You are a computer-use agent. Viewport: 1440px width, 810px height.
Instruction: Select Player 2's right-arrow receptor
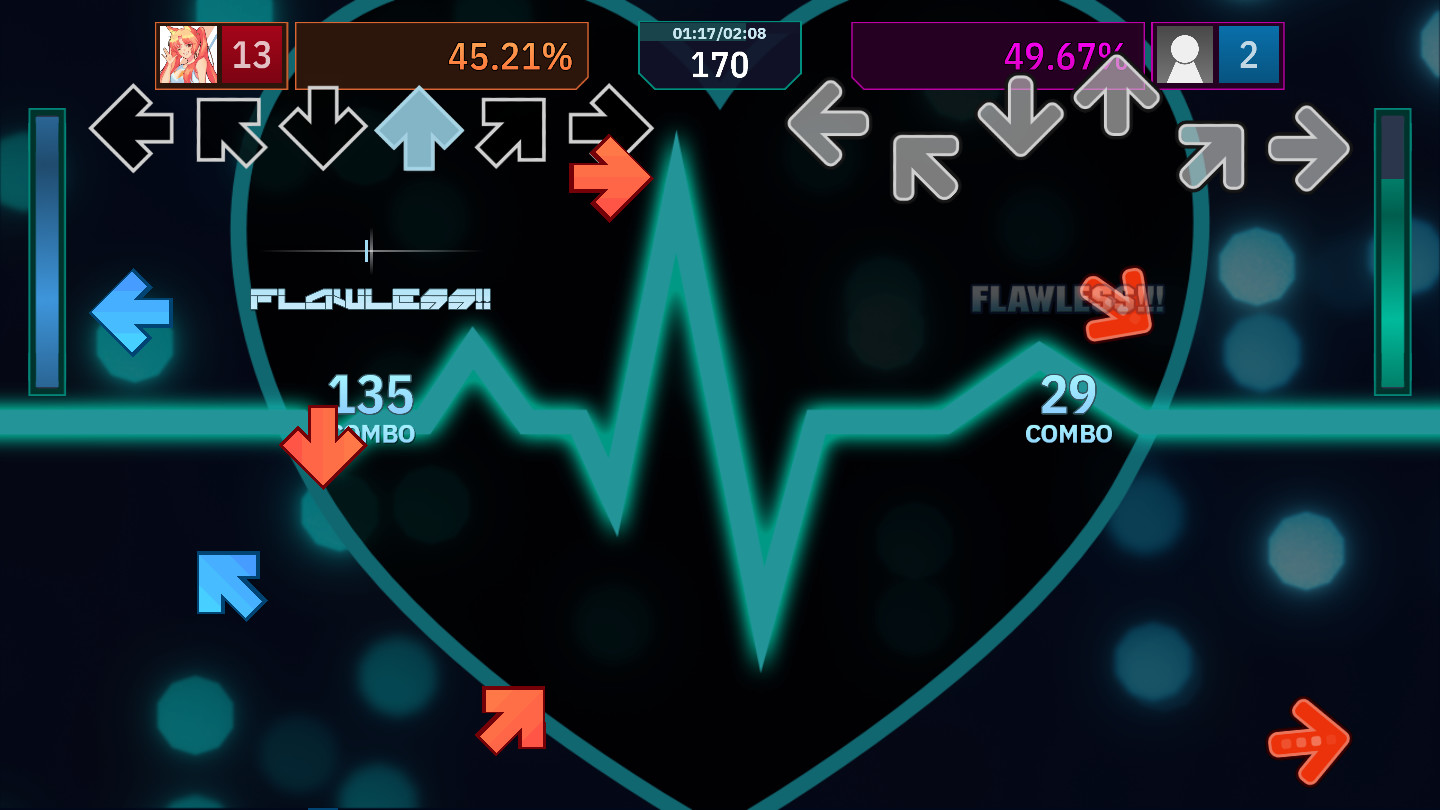click(x=1312, y=146)
